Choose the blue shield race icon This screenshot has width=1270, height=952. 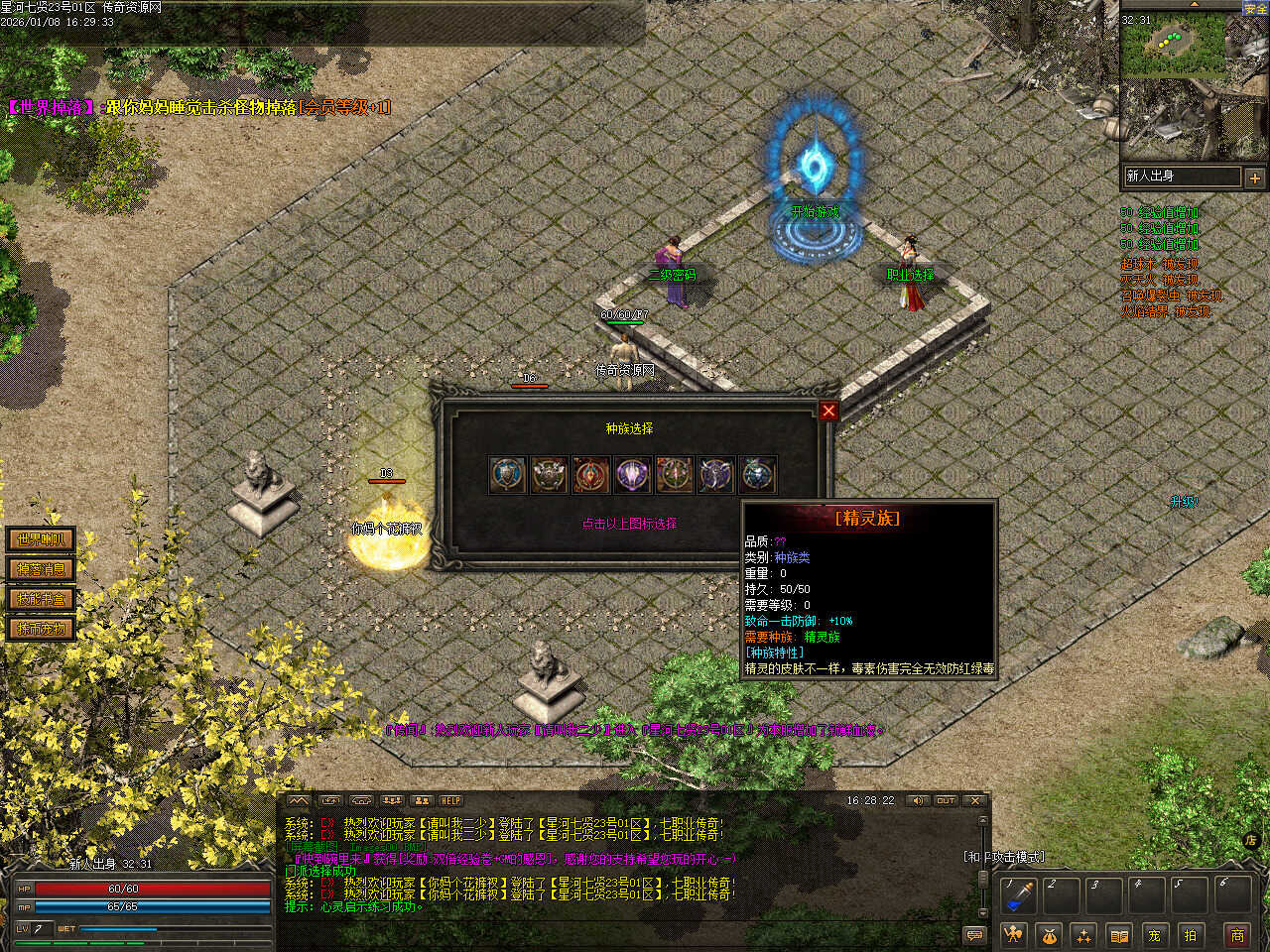pos(508,475)
